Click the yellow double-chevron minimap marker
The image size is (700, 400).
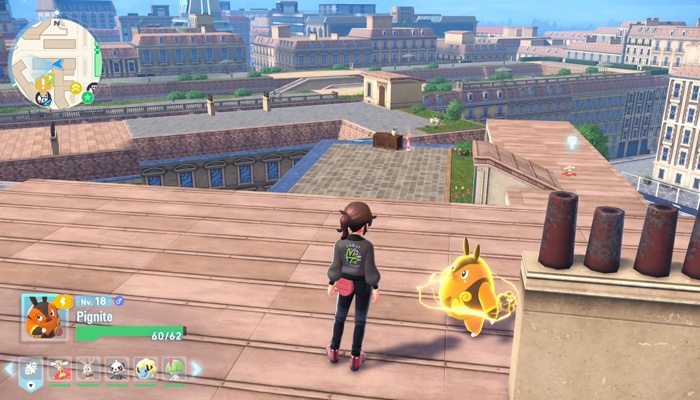coord(76,88)
